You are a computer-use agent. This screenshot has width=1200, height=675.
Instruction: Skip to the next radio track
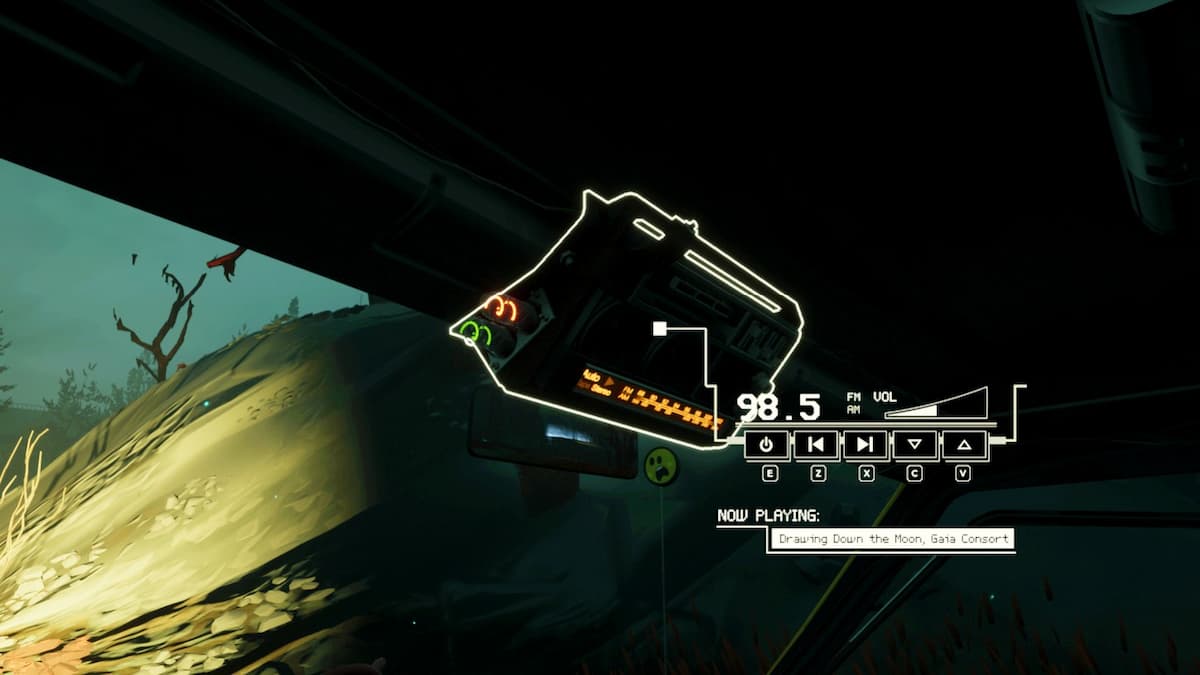click(865, 444)
